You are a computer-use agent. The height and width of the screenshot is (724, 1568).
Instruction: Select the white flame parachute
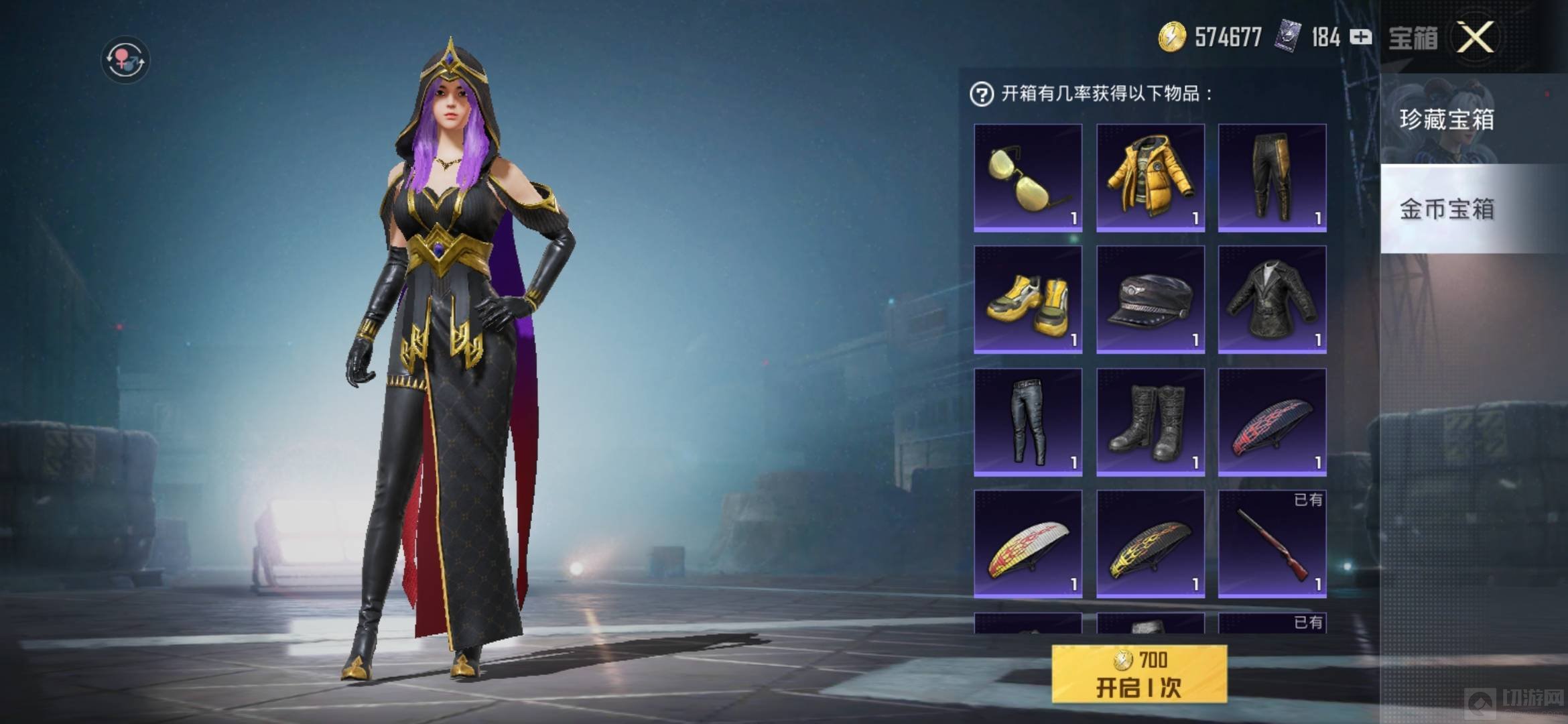pos(1028,544)
